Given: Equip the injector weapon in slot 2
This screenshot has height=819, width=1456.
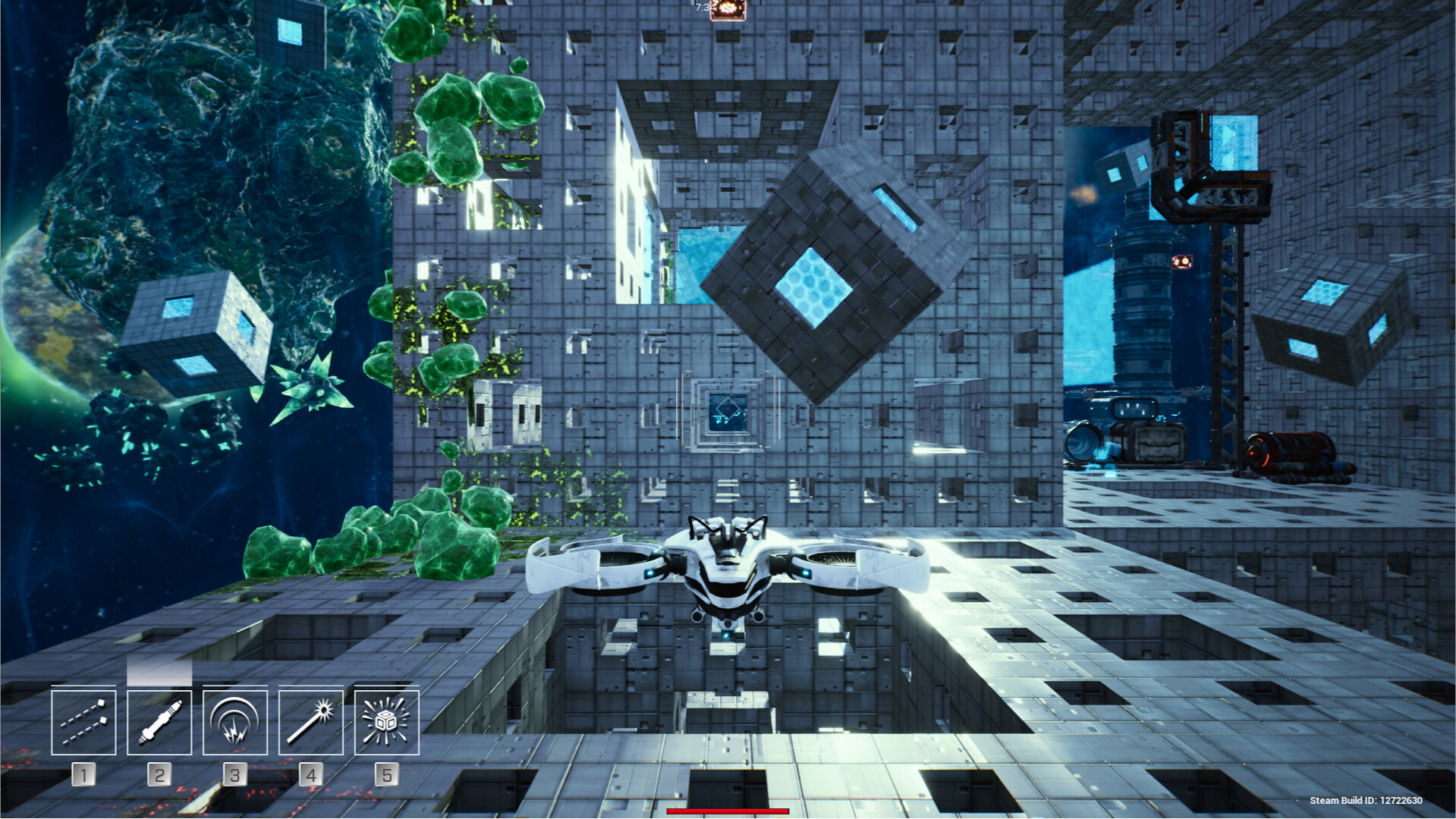Looking at the screenshot, I should [x=159, y=722].
